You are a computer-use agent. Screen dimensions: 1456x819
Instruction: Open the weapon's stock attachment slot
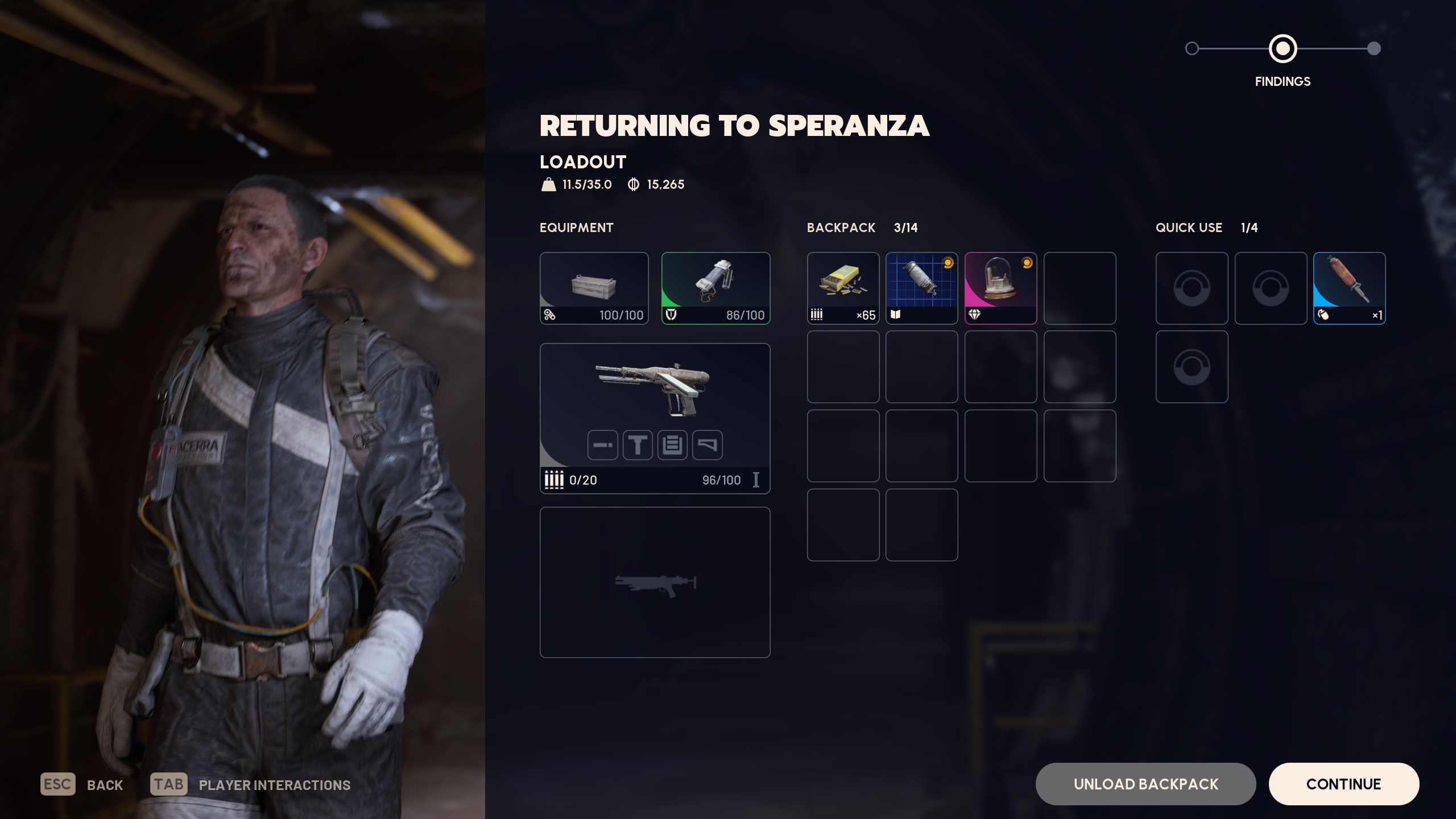(707, 445)
